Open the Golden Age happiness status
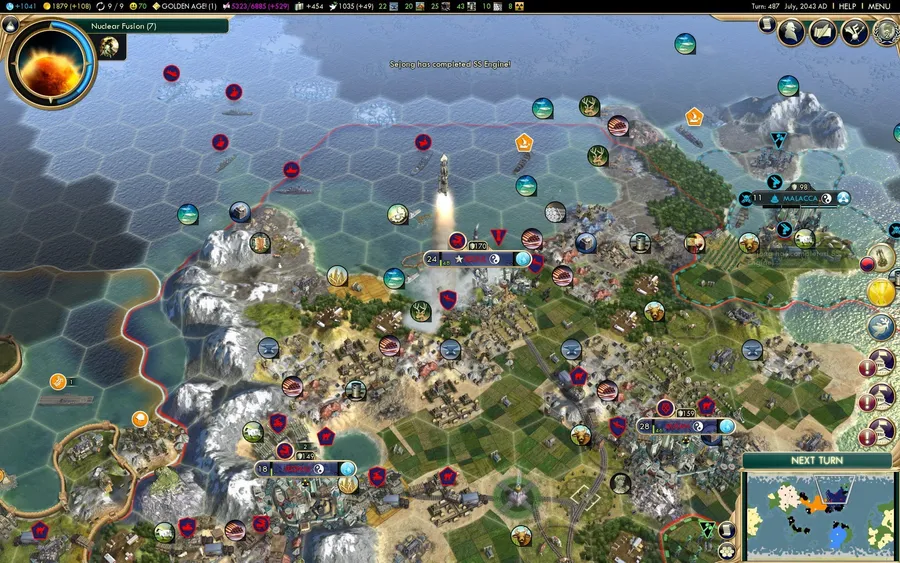This screenshot has height=563, width=900. [188, 6]
